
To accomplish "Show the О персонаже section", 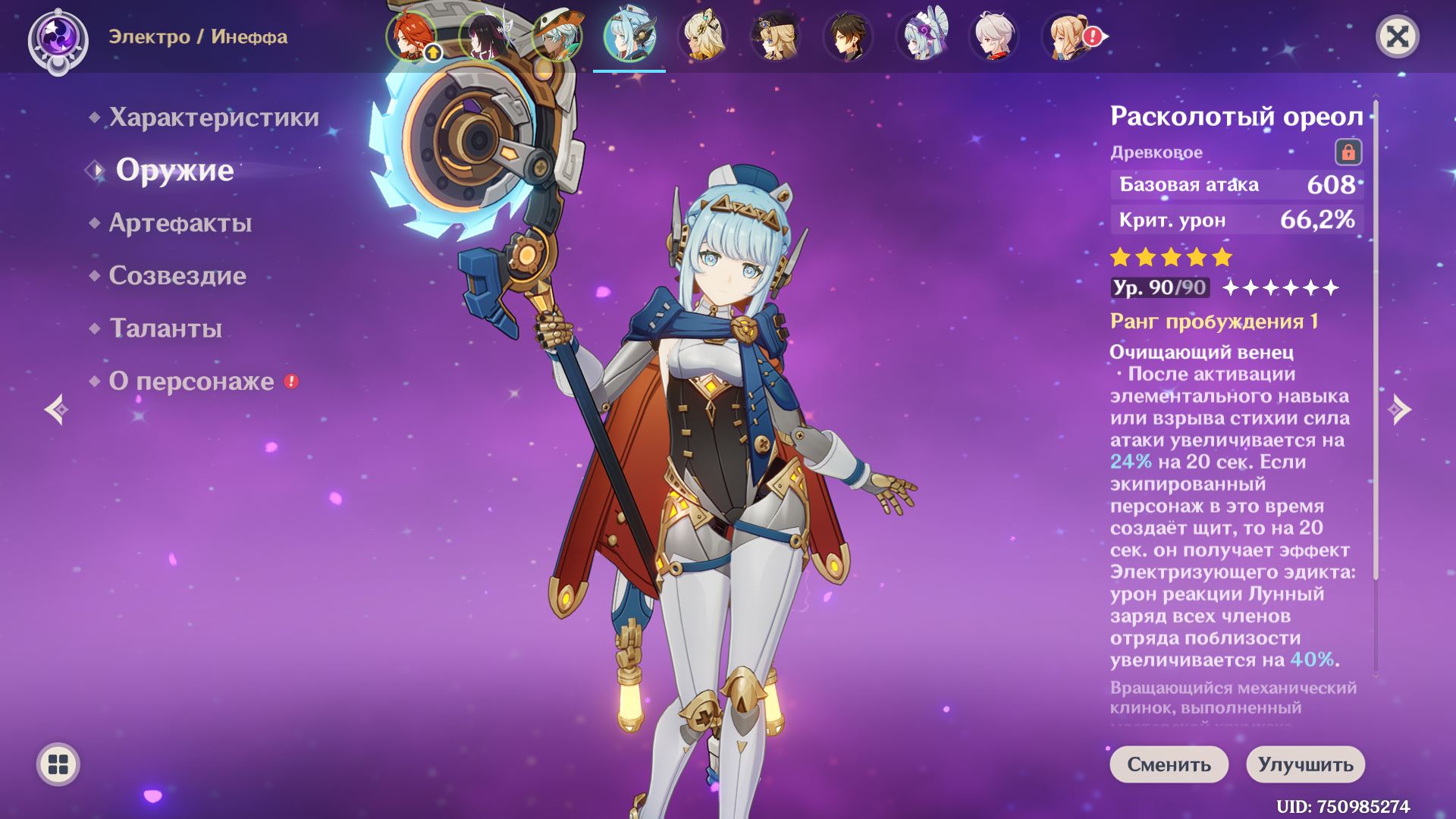I will click(191, 381).
